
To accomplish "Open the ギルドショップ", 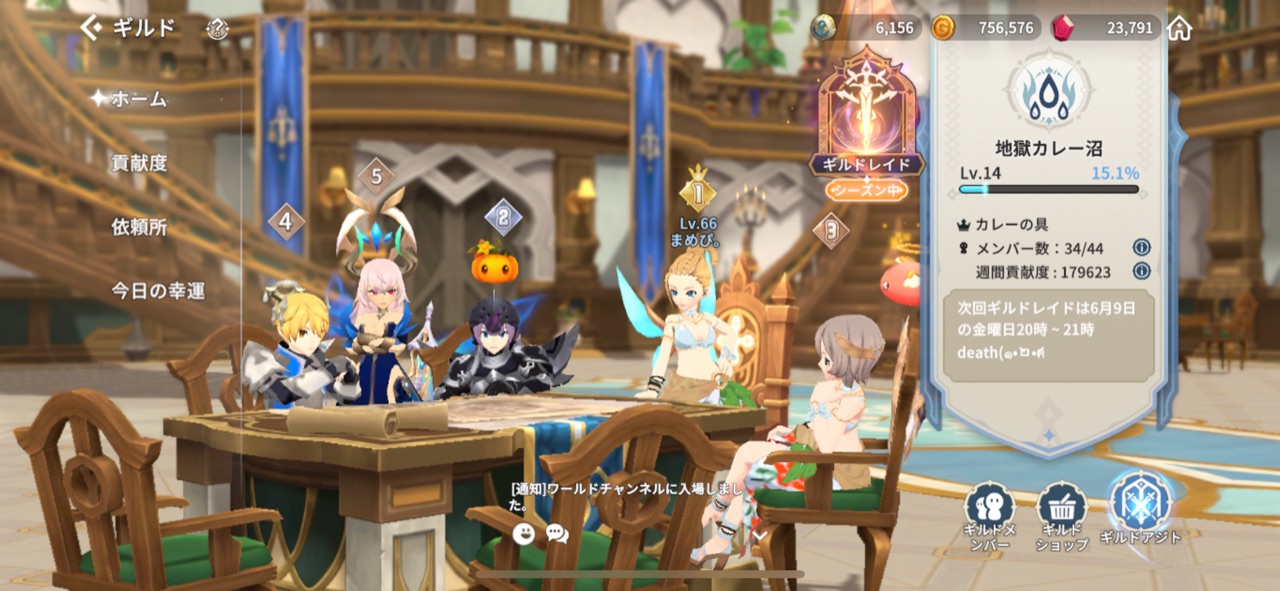I will click(1062, 515).
